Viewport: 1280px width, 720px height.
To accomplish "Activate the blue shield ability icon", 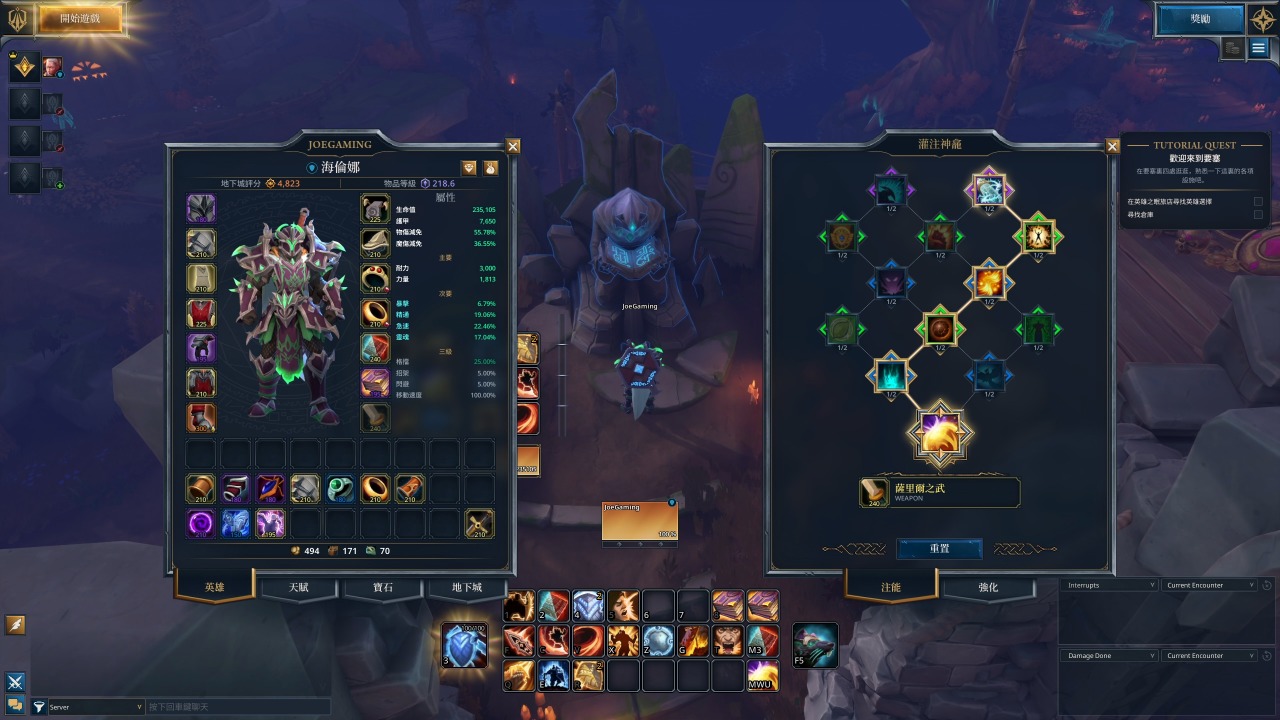I will 464,645.
